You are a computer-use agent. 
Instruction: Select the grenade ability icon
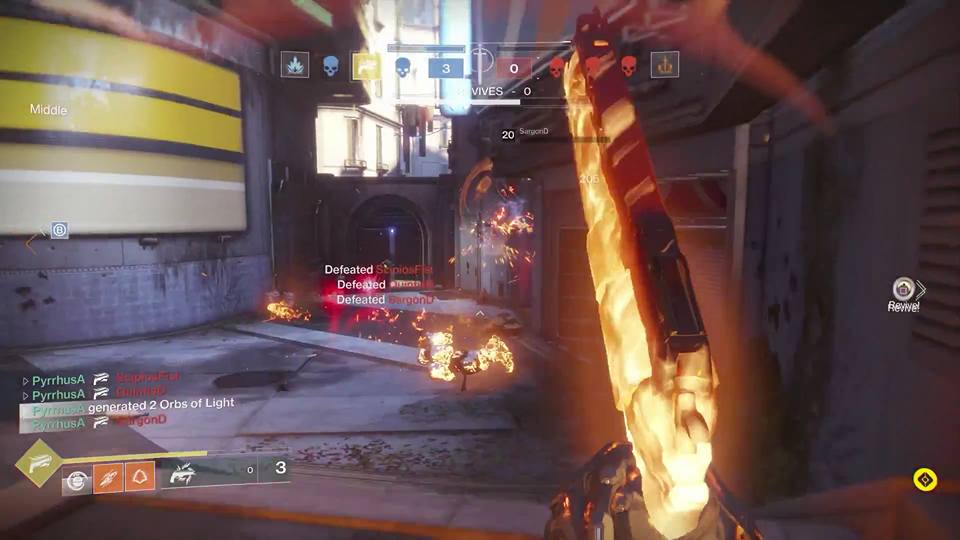pos(77,480)
